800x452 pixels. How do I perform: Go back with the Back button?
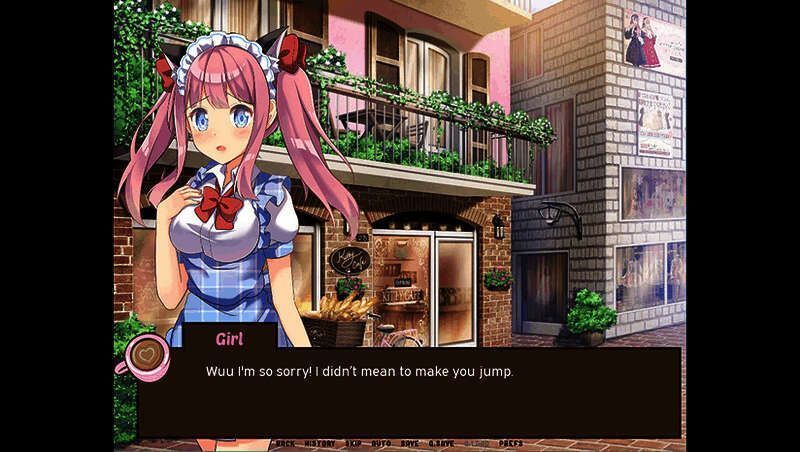pos(285,442)
